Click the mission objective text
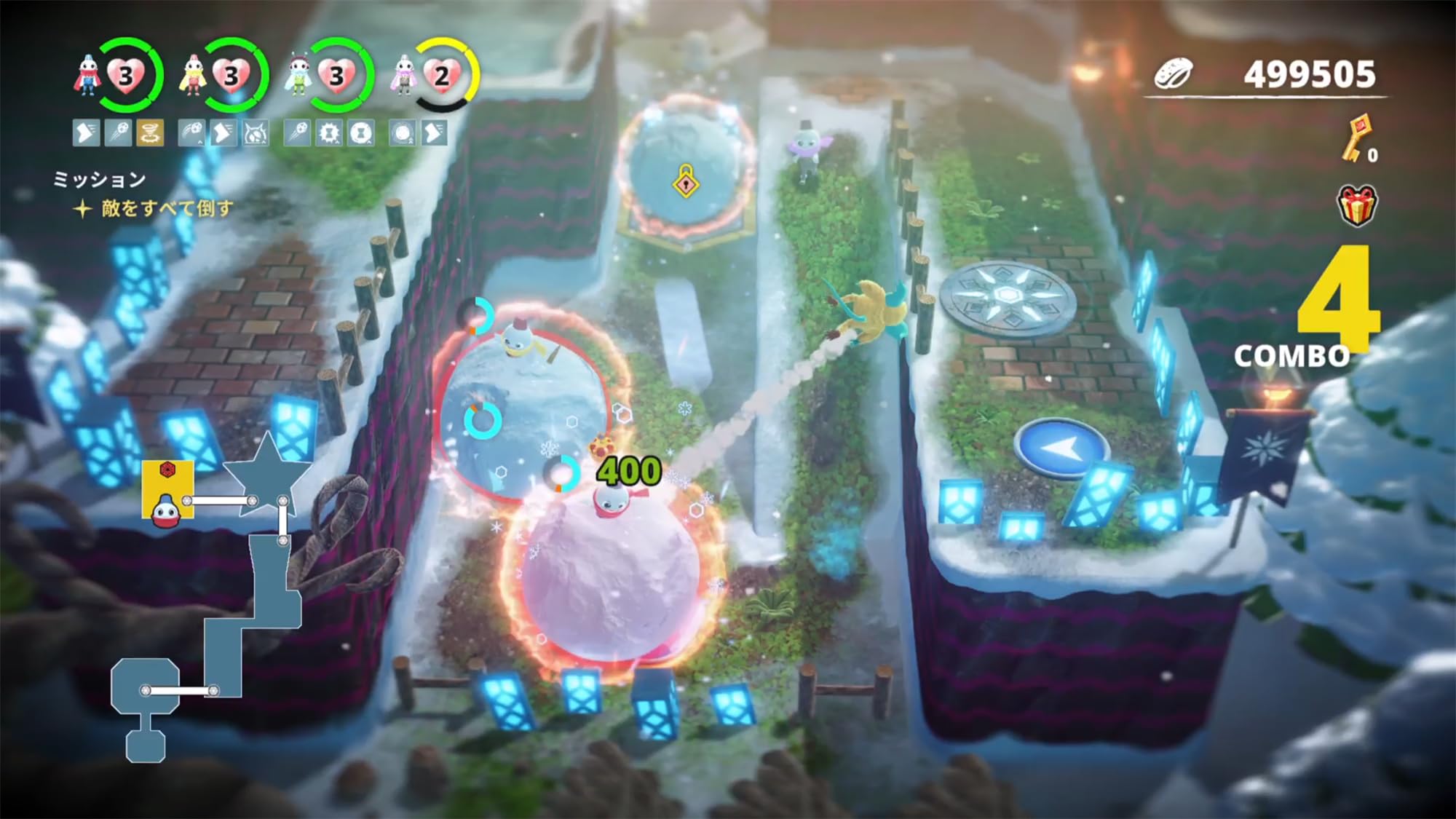The width and height of the screenshot is (1456, 819). (x=167, y=209)
